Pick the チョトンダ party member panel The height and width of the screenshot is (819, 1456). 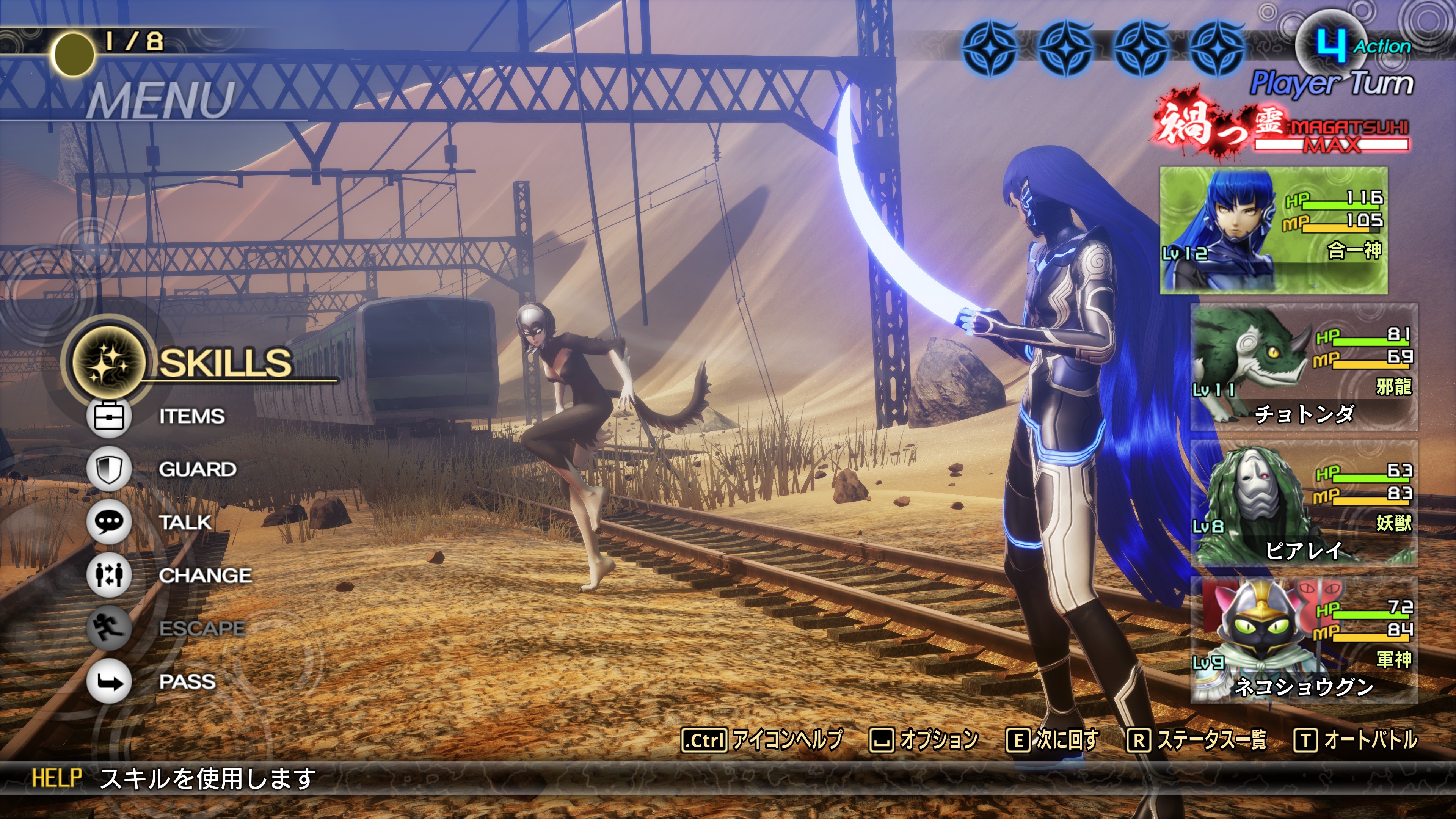[x=1304, y=367]
